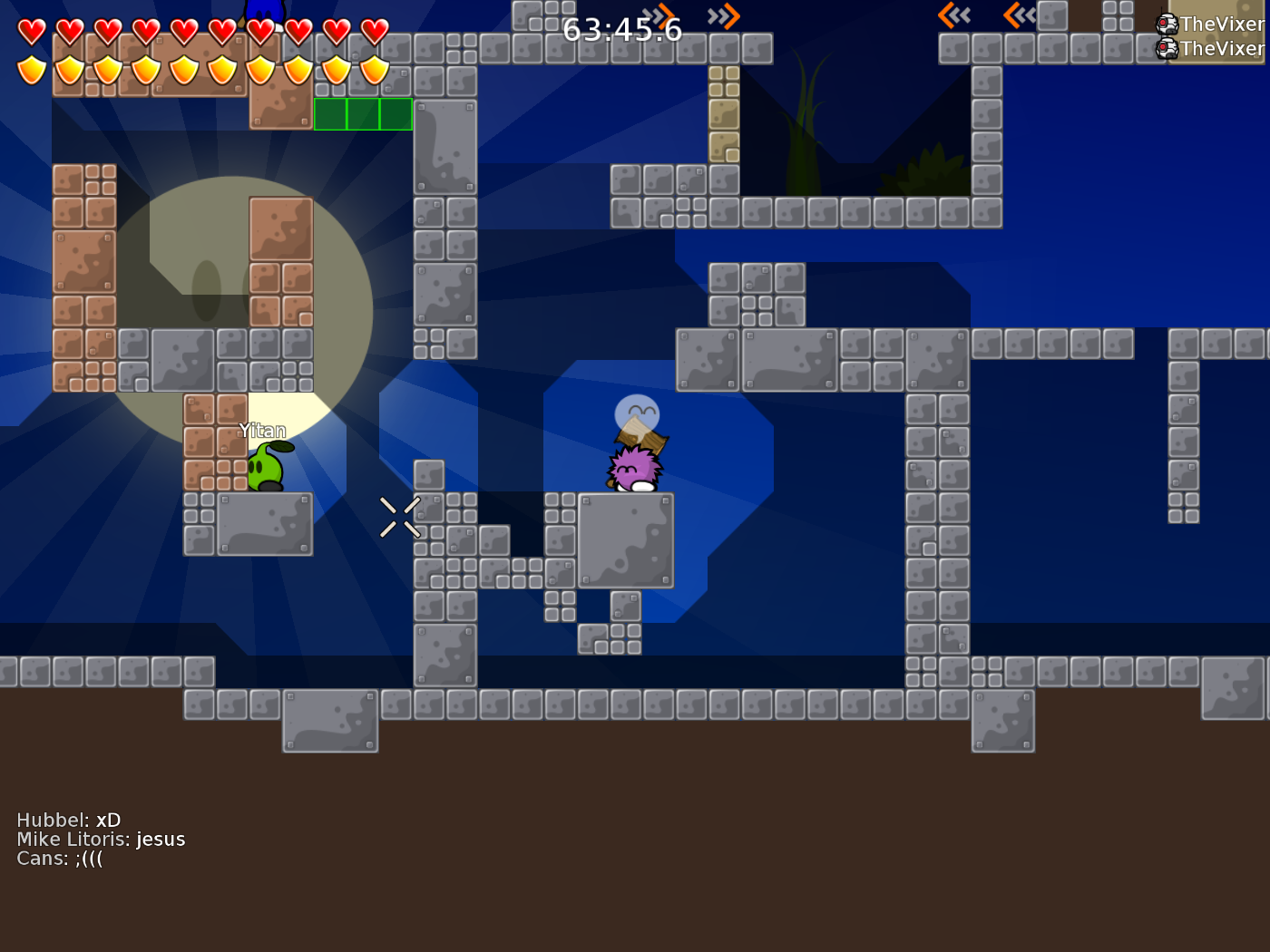
Task: Click the top robot avatar beside TheVixer
Action: pos(1165,24)
